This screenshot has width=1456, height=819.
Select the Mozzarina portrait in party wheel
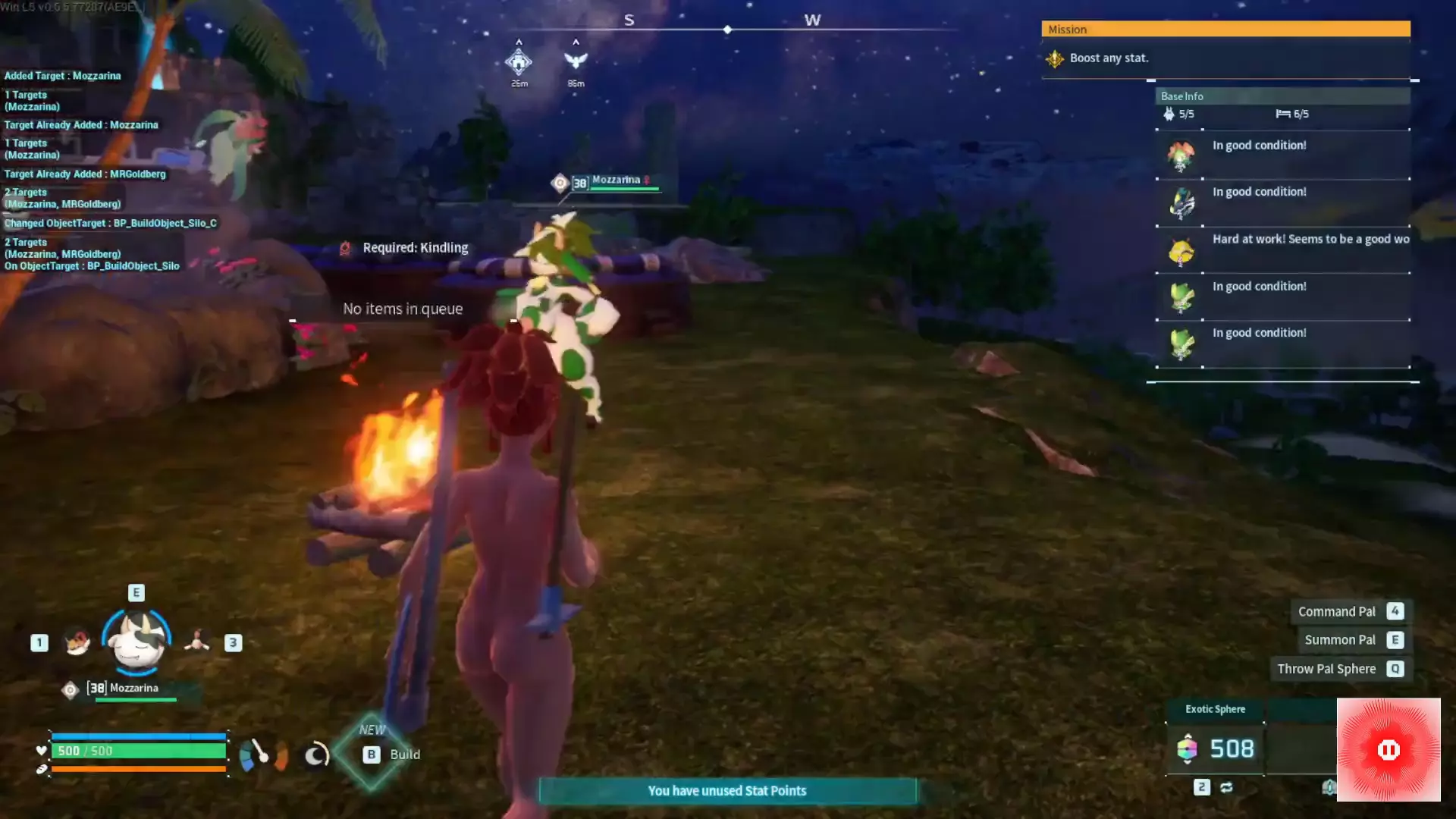[136, 642]
